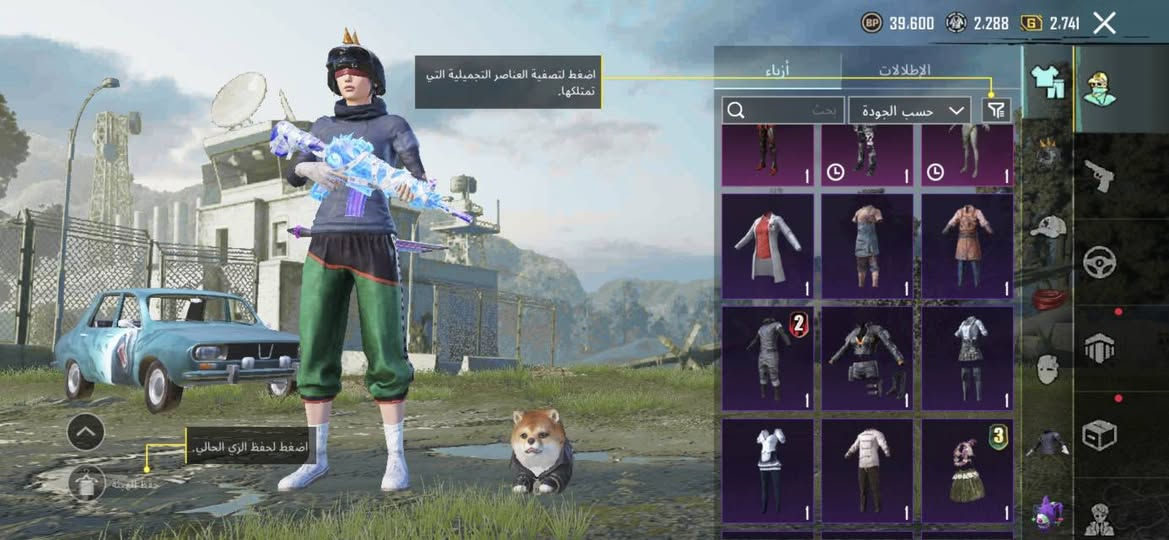Pick the pink and brown dress outfit

[x=966, y=246]
